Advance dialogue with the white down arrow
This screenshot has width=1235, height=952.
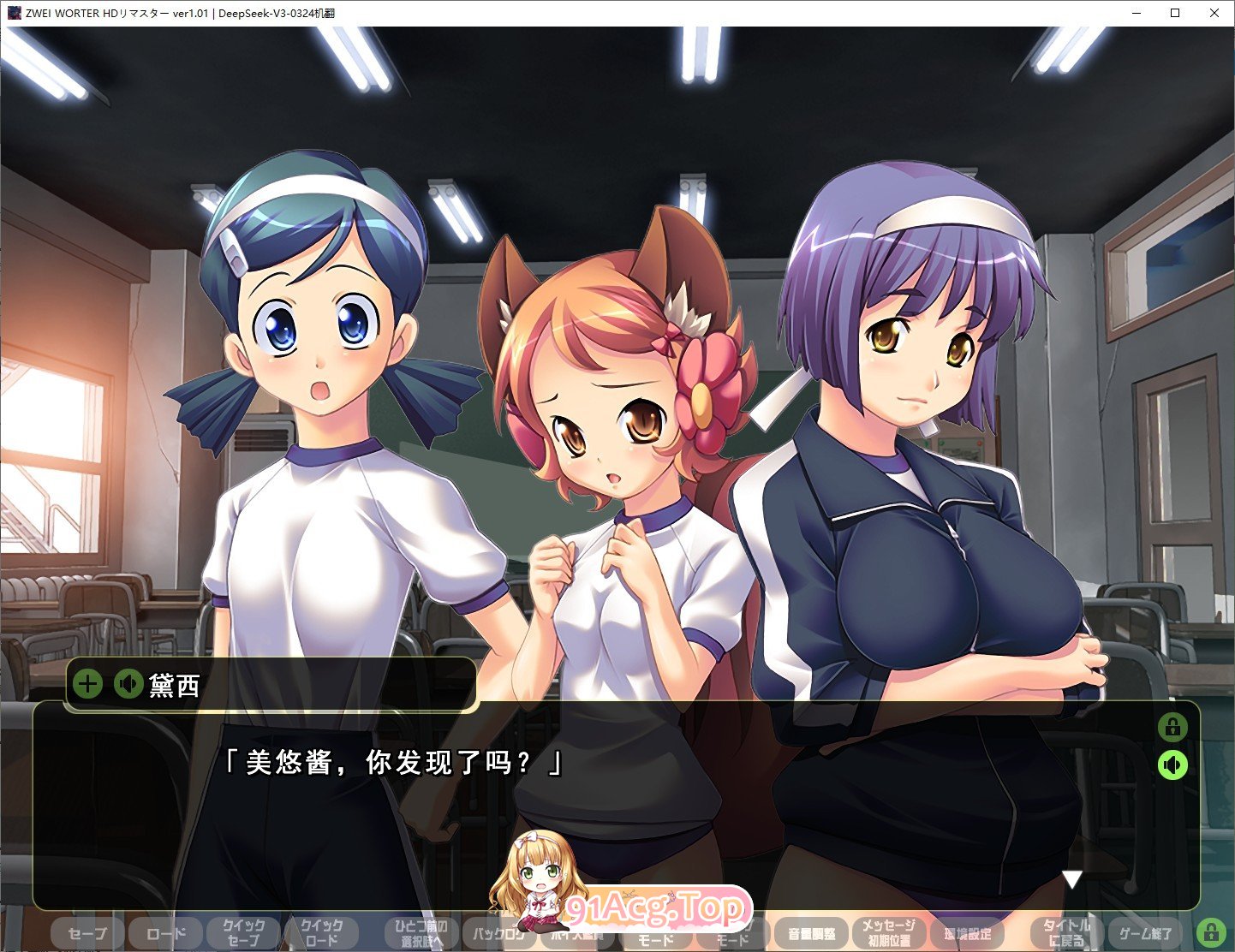[x=1071, y=879]
